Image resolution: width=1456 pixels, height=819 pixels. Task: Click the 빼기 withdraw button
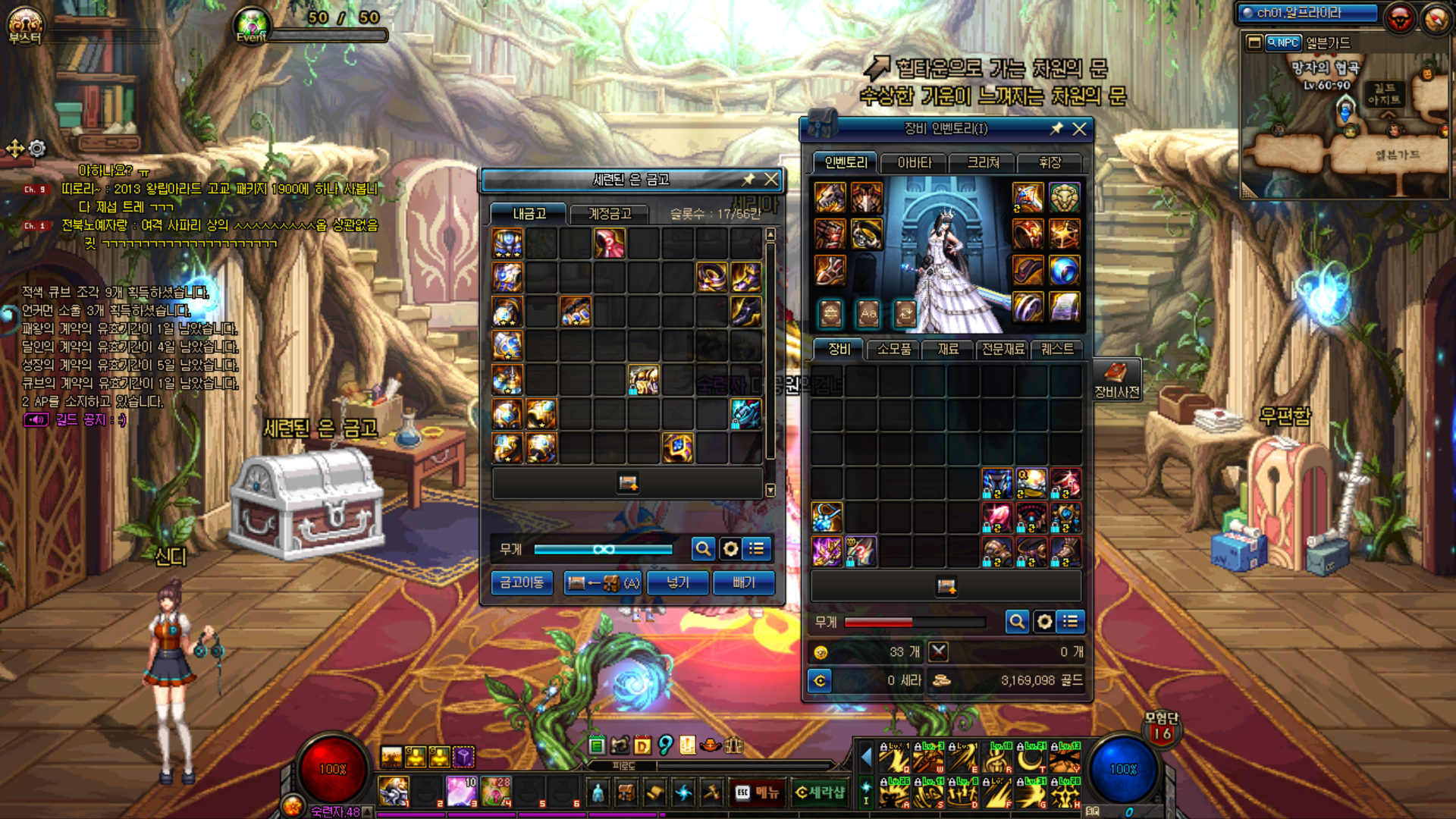pyautogui.click(x=744, y=582)
